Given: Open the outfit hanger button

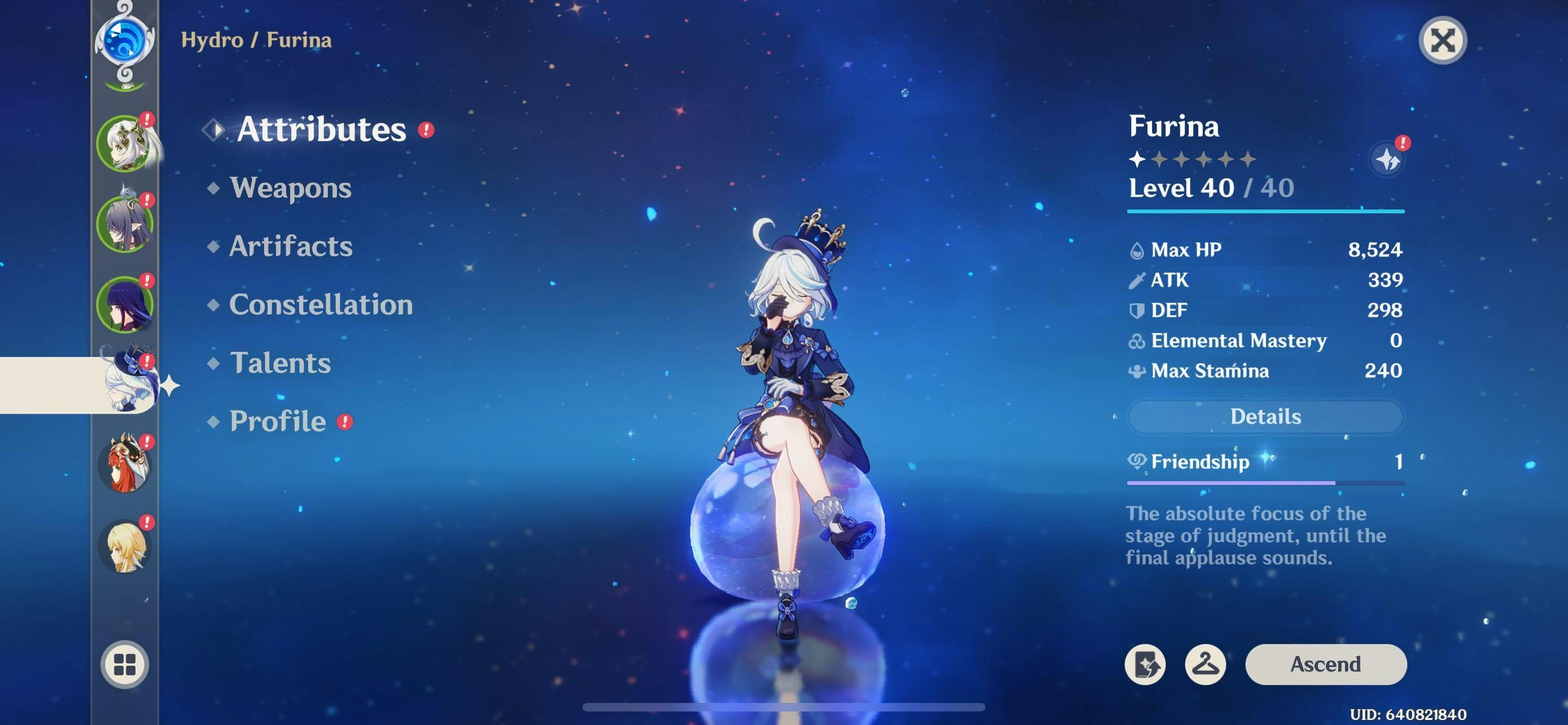Looking at the screenshot, I should 1205,664.
